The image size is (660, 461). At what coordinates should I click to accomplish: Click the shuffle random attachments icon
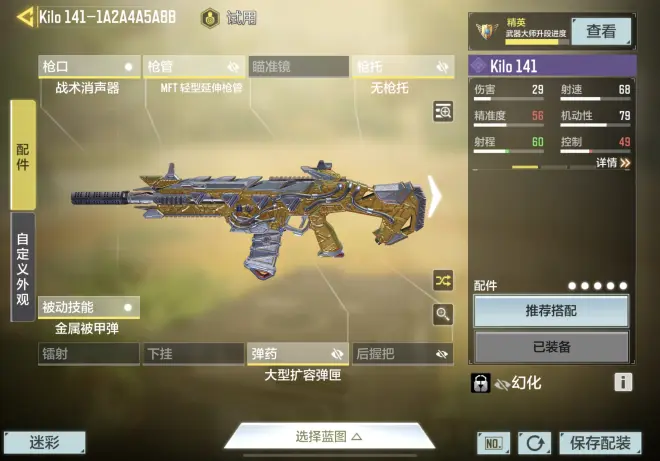(x=443, y=280)
